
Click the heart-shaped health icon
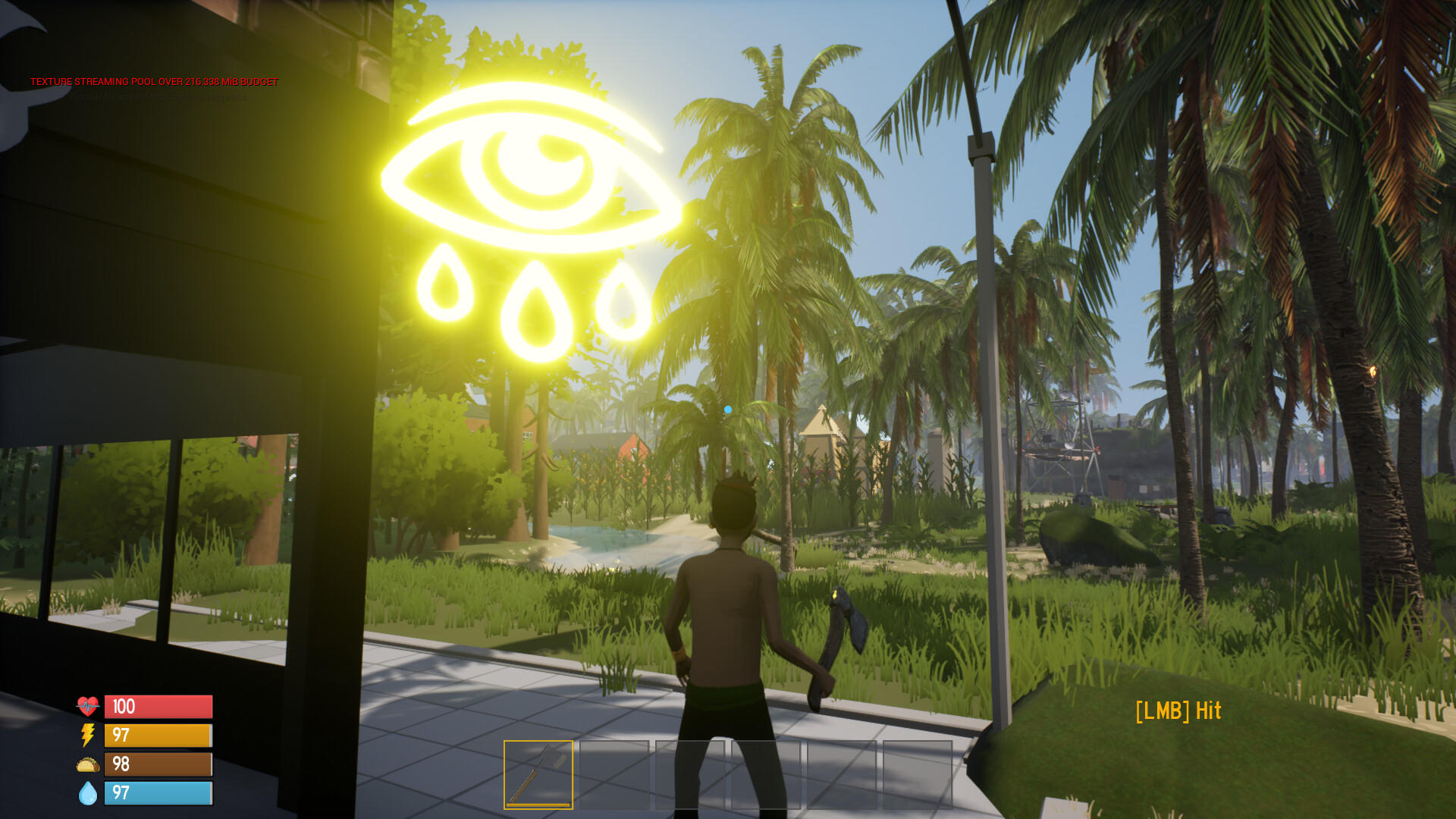pyautogui.click(x=87, y=707)
